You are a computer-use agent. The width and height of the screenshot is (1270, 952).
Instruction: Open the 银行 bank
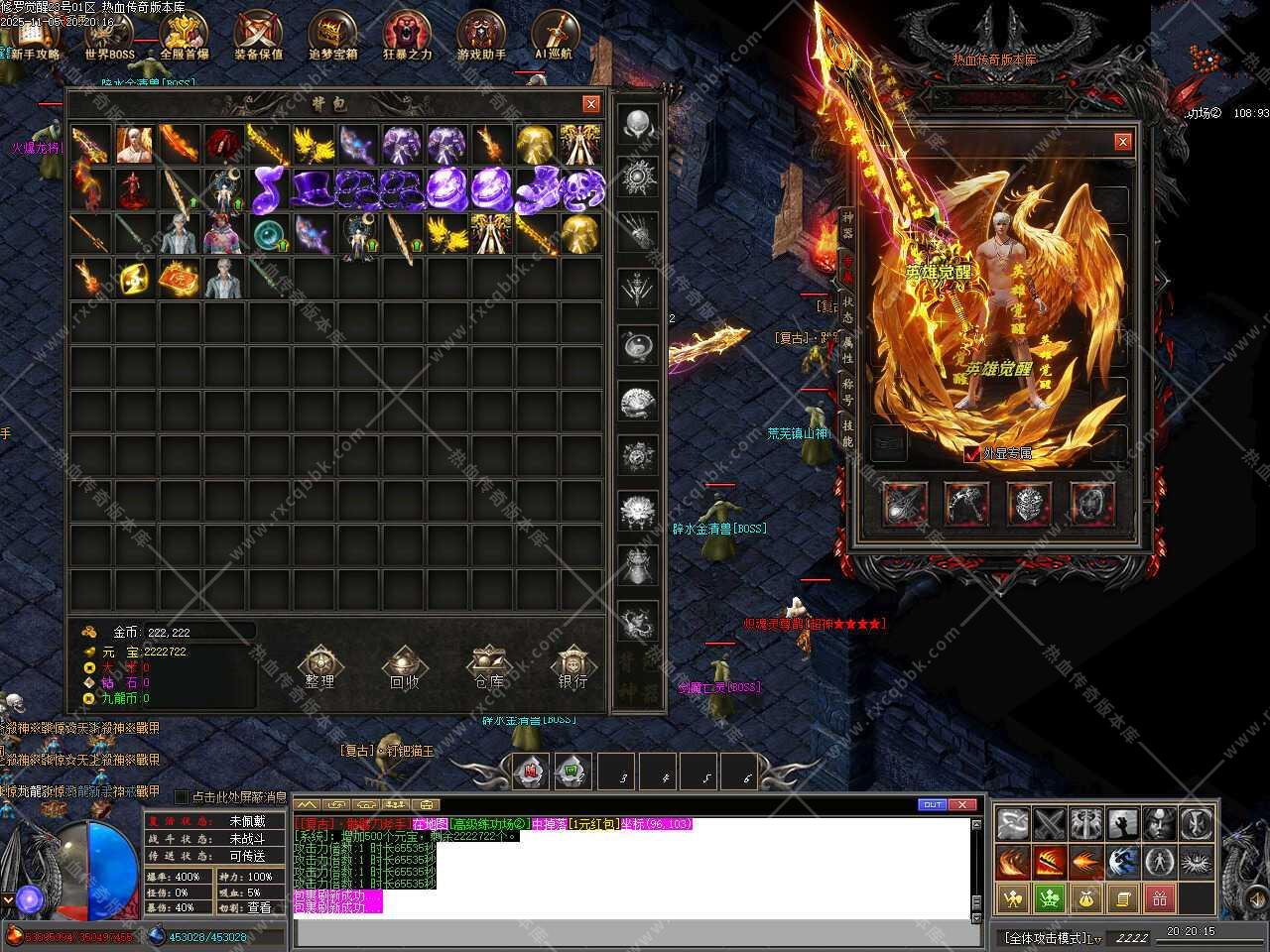pos(572,667)
